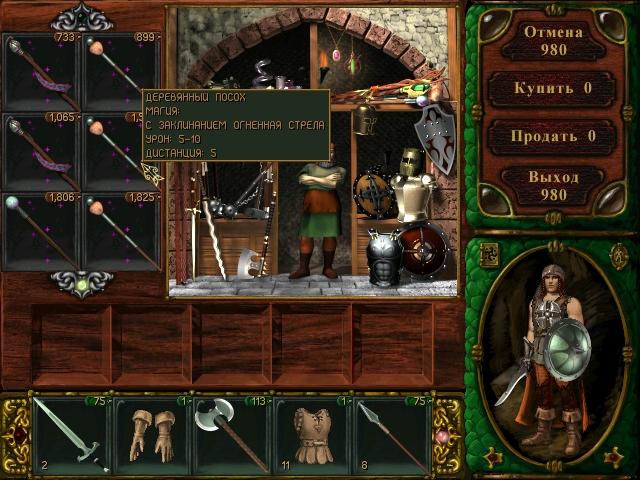Select the battle axe in inventory
Viewport: 640px width, 480px height.
pos(232,436)
